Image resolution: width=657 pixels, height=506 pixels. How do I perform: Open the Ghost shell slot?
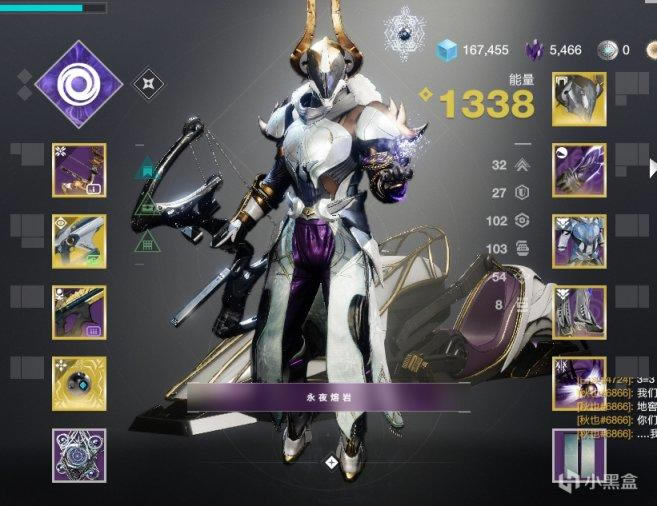tap(79, 384)
